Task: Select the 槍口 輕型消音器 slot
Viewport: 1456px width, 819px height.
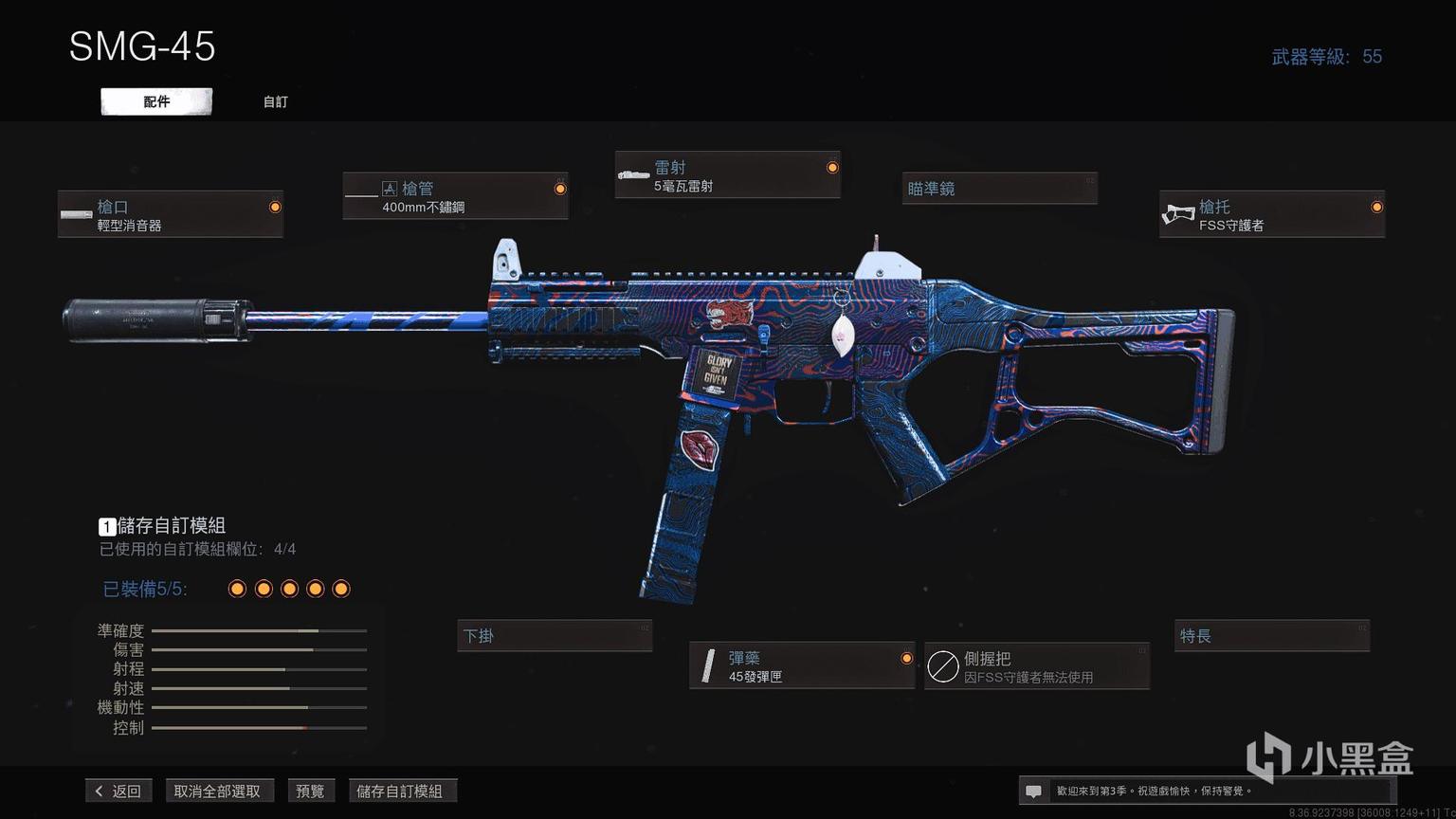Action: (171, 215)
